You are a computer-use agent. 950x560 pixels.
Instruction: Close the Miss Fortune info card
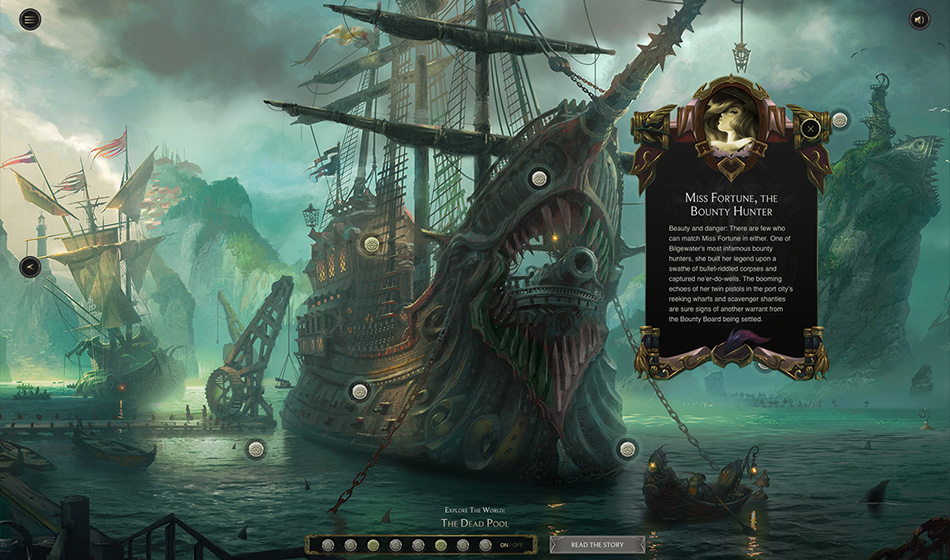[x=810, y=127]
